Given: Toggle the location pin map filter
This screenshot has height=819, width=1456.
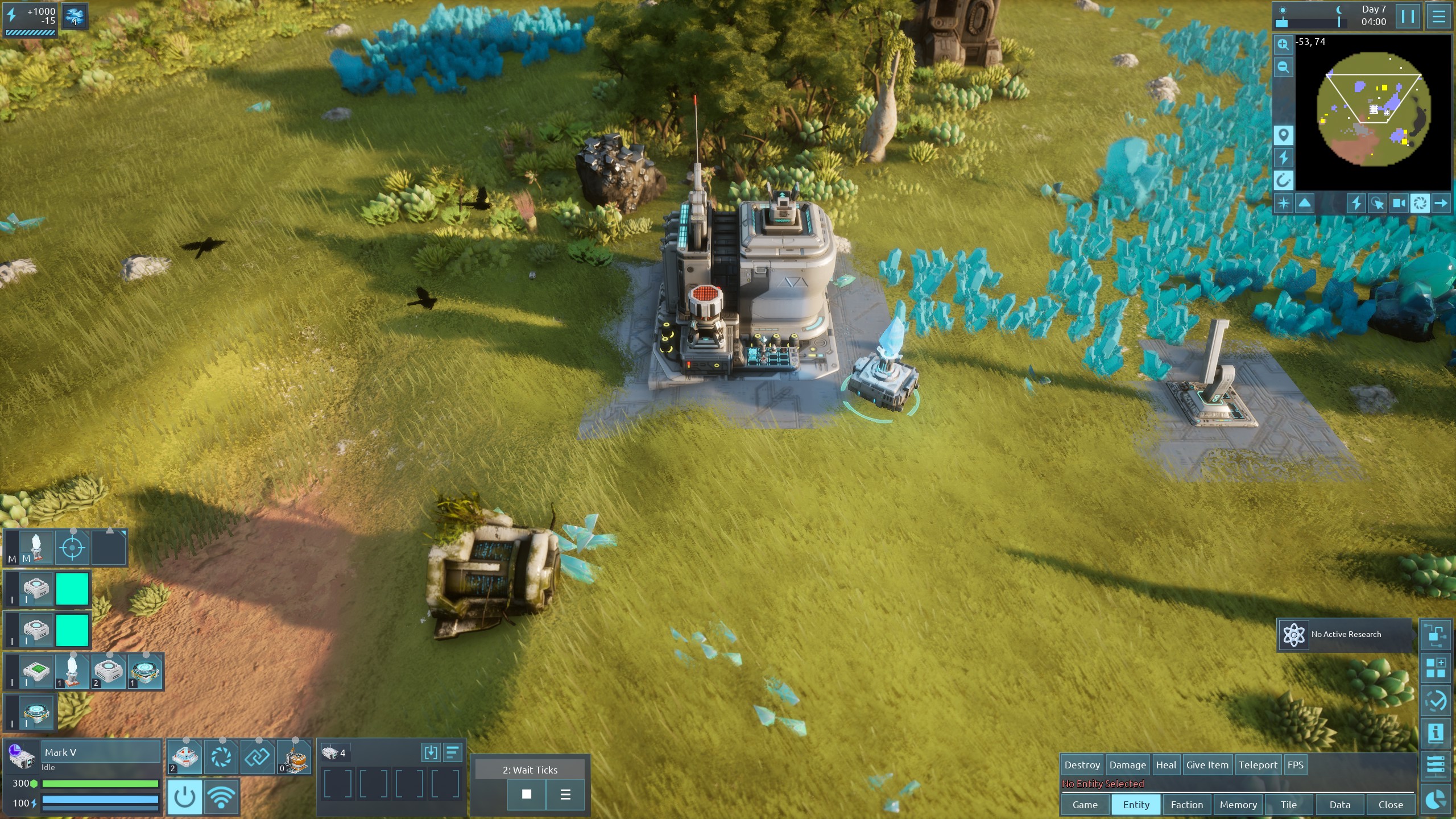Looking at the screenshot, I should (1283, 135).
